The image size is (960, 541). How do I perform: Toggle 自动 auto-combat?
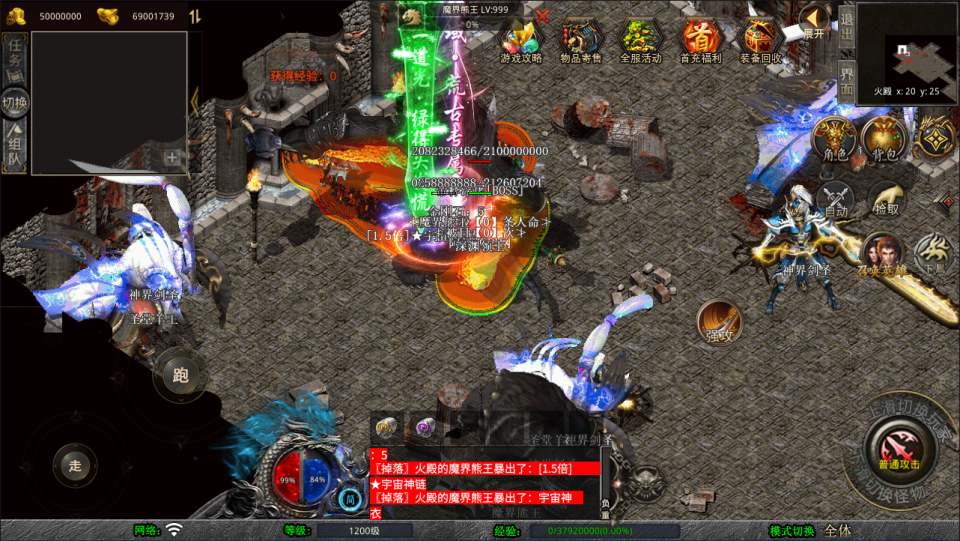click(836, 201)
